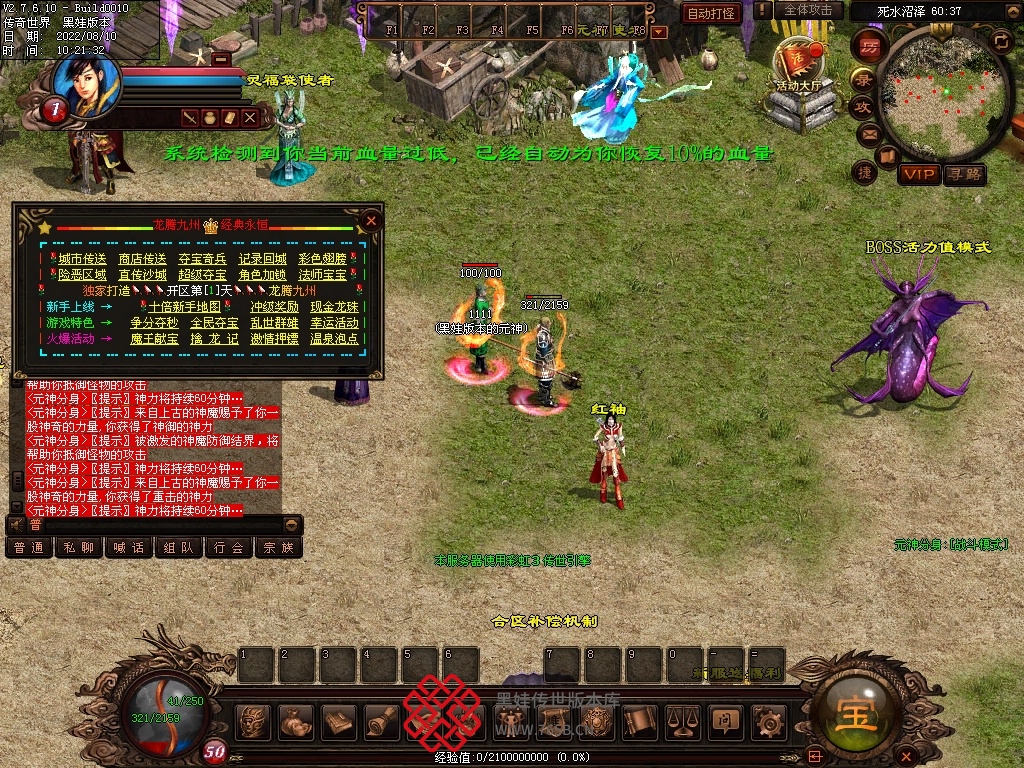Open the 活动大厅 activity hall icon
1024x768 pixels.
click(797, 63)
